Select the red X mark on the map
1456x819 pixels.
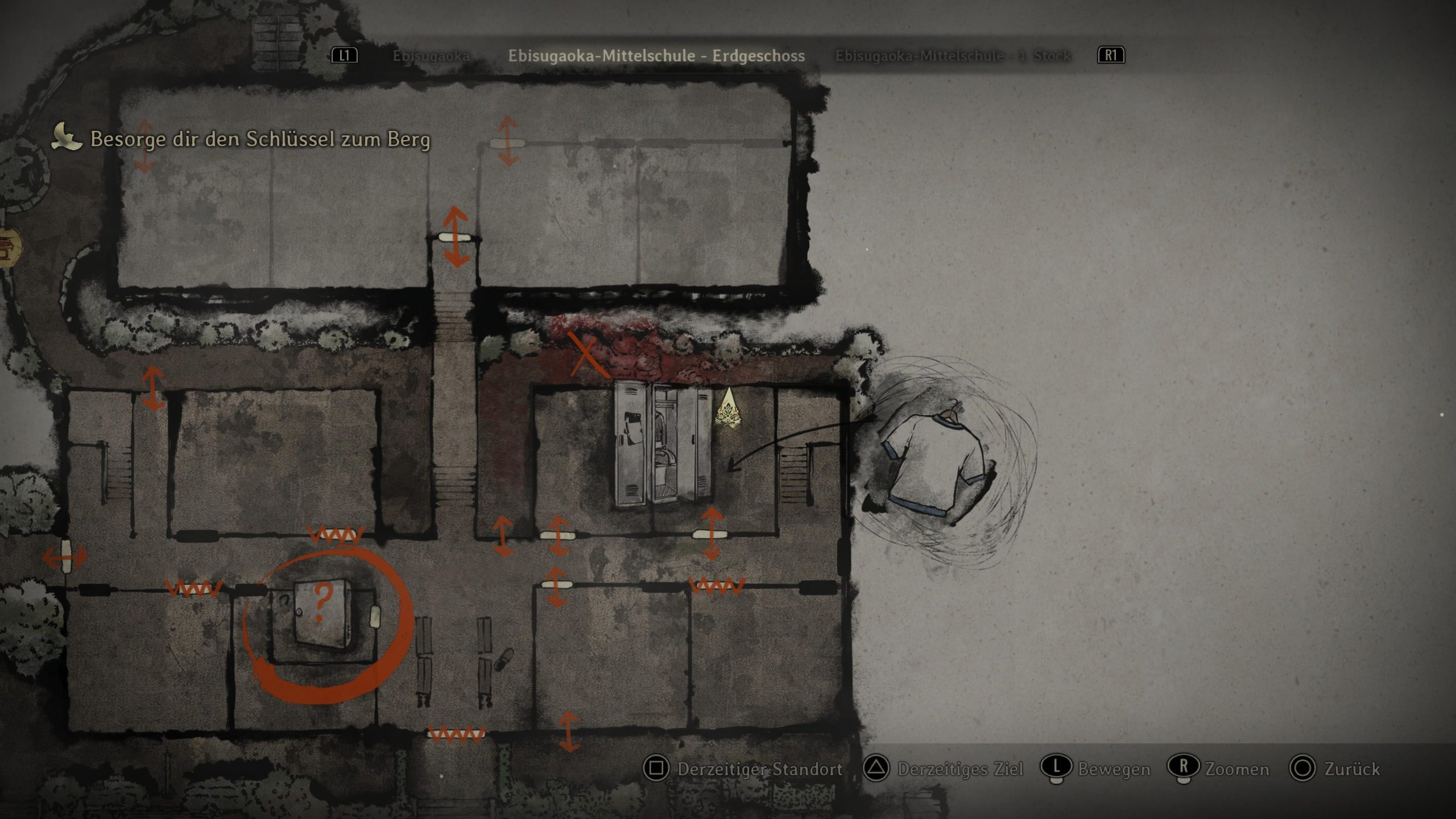coord(586,355)
